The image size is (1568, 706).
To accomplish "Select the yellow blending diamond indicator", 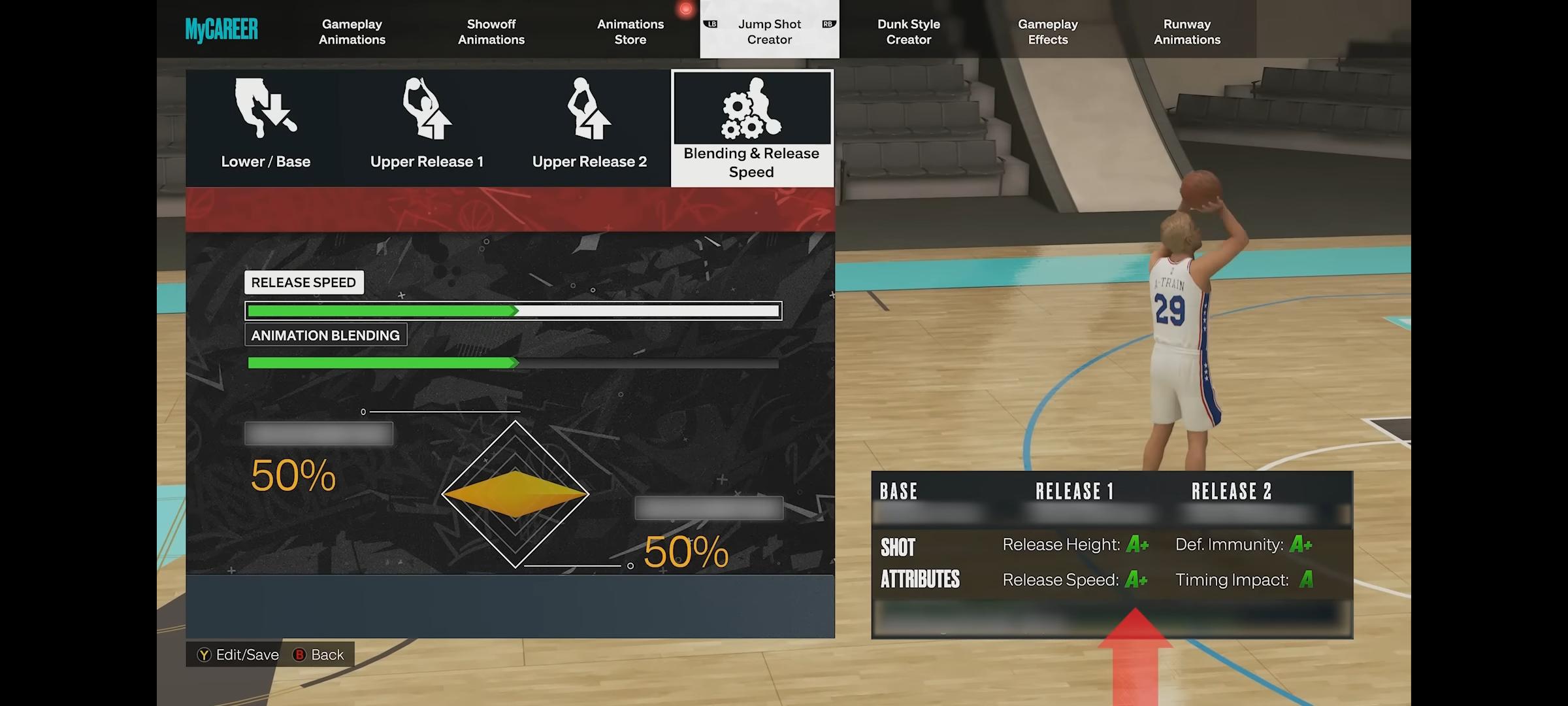I will [x=515, y=495].
